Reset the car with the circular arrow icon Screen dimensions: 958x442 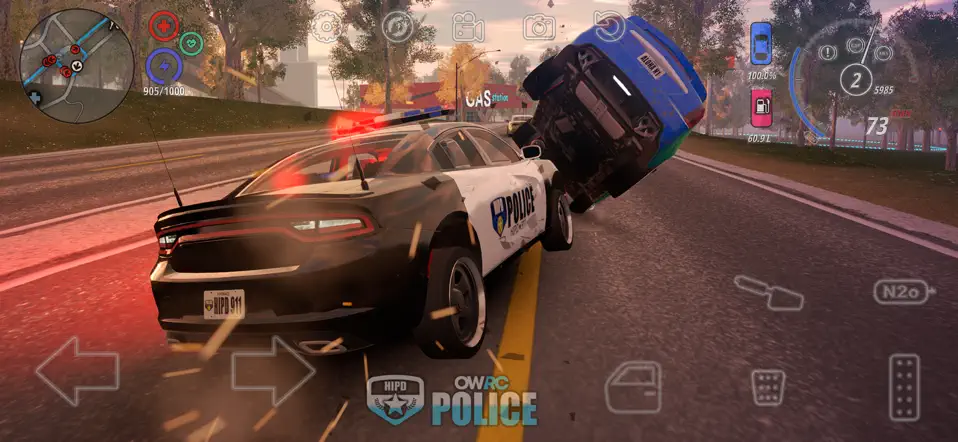[608, 24]
